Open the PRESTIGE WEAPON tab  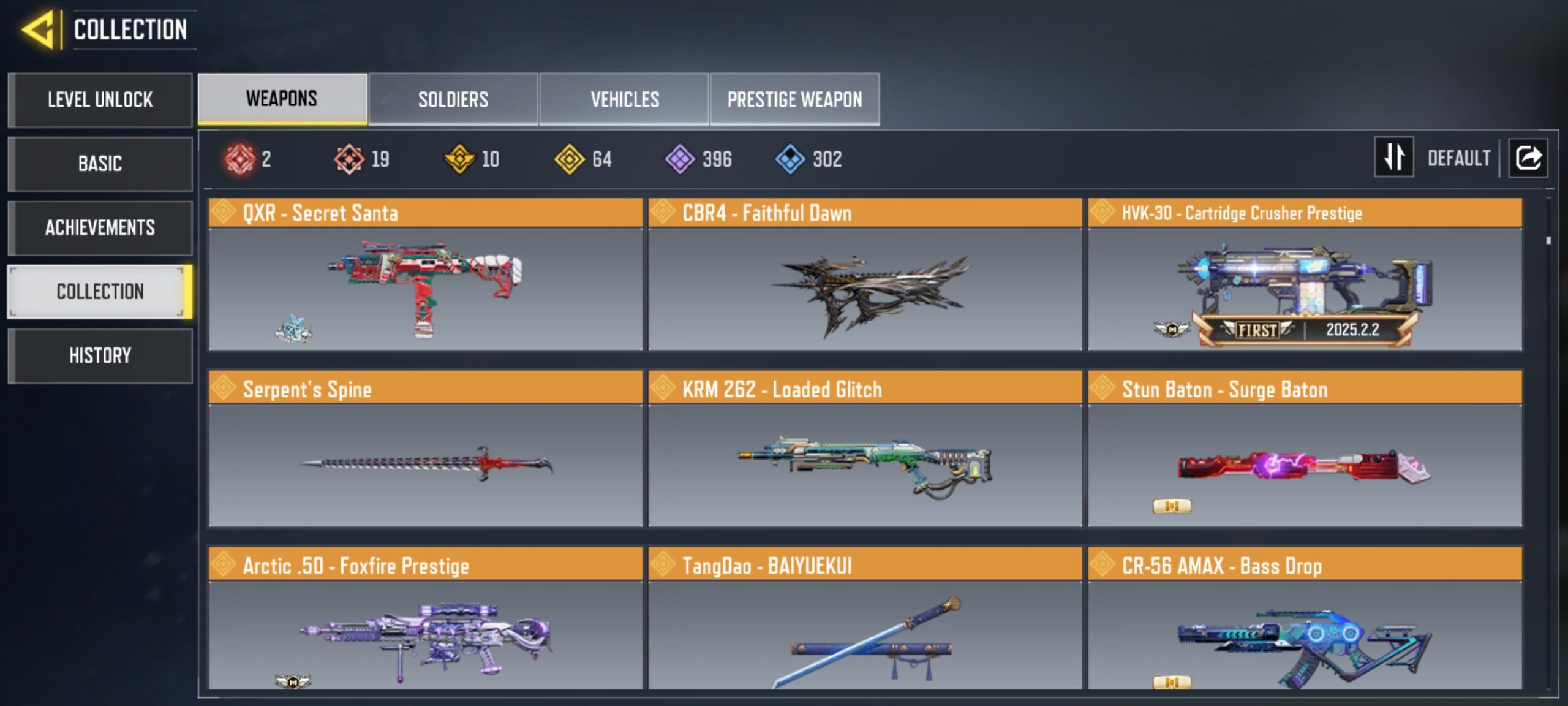tap(795, 98)
